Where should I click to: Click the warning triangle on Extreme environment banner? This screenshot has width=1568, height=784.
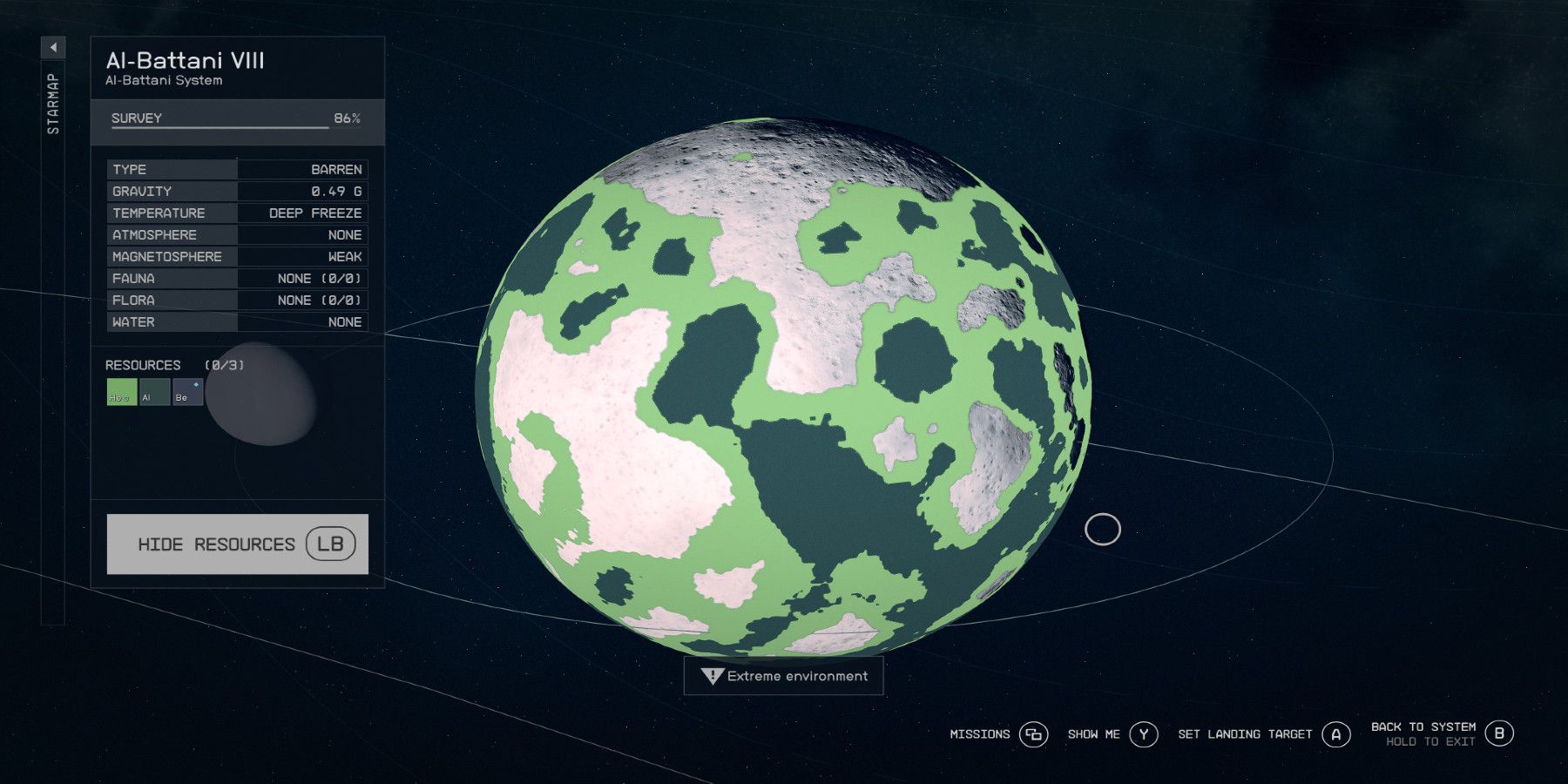[x=713, y=675]
